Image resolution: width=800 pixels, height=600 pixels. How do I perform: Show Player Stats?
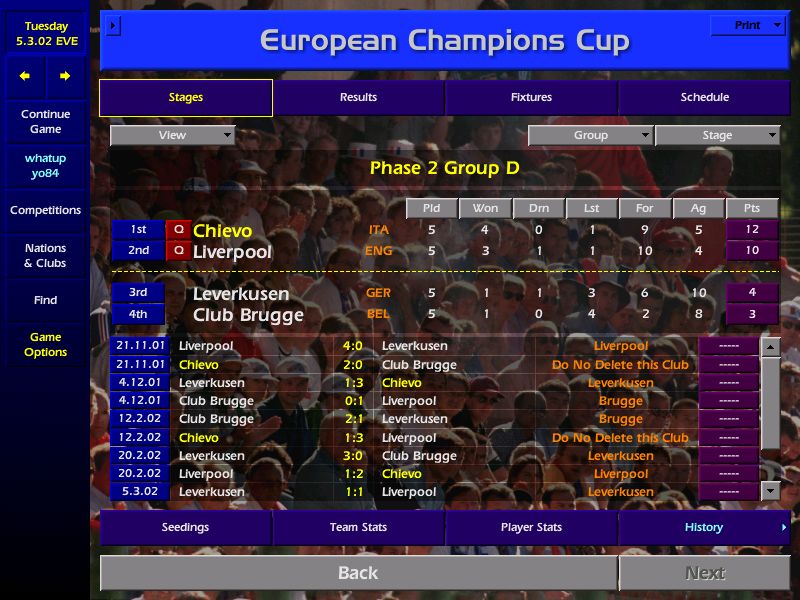531,527
